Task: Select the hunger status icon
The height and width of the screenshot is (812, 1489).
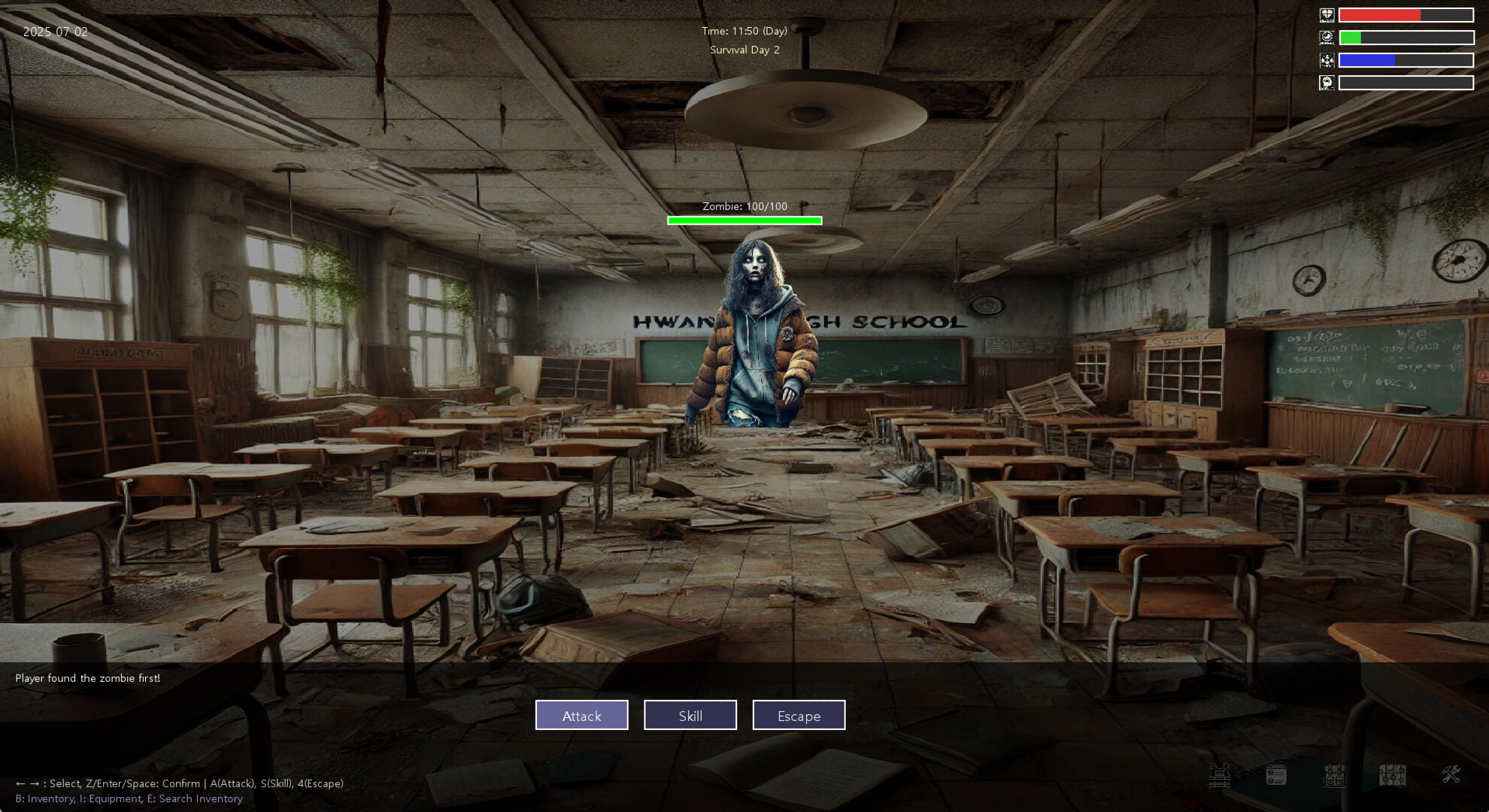Action: [1327, 36]
